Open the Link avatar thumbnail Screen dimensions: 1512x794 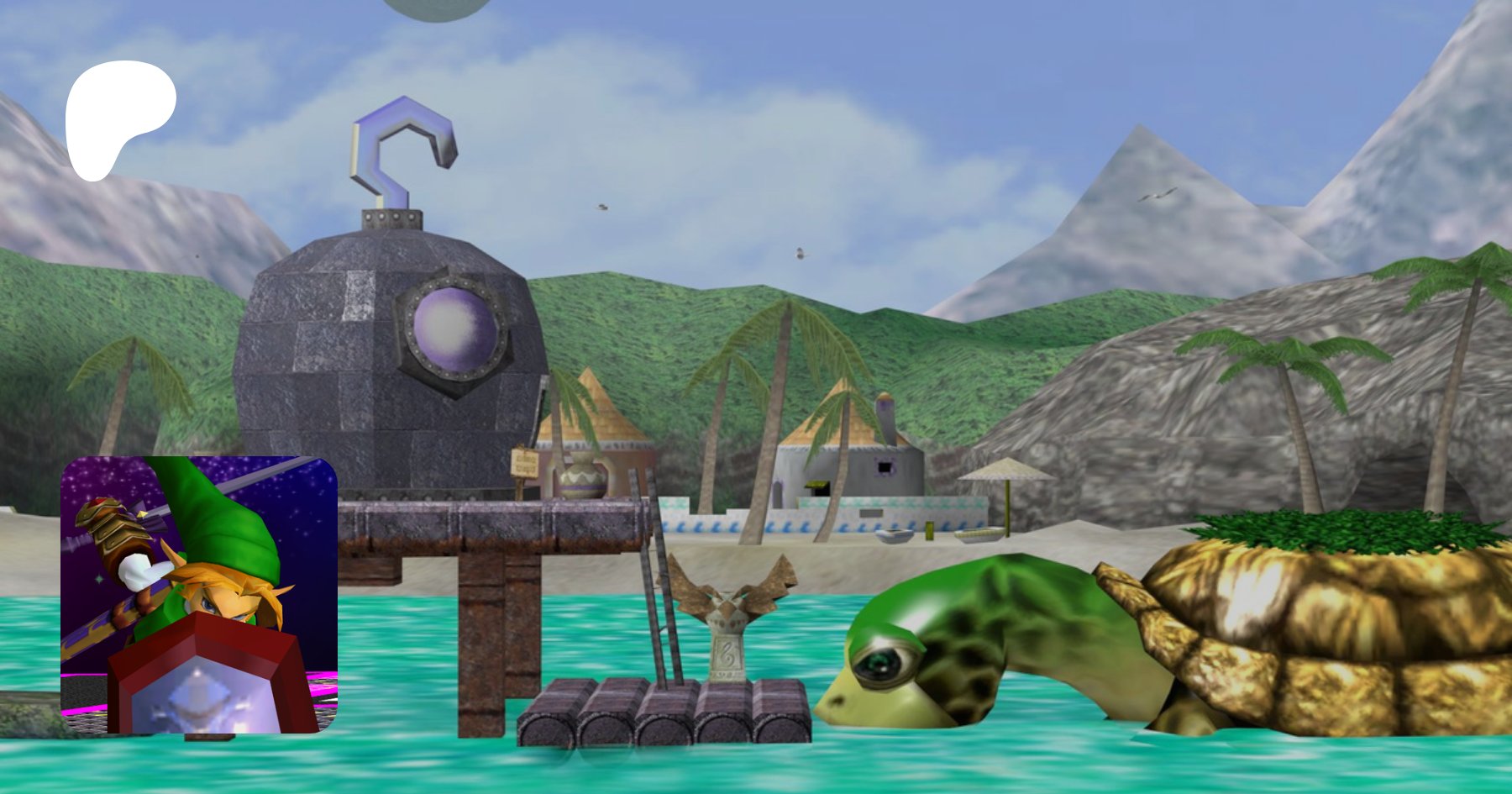click(199, 594)
